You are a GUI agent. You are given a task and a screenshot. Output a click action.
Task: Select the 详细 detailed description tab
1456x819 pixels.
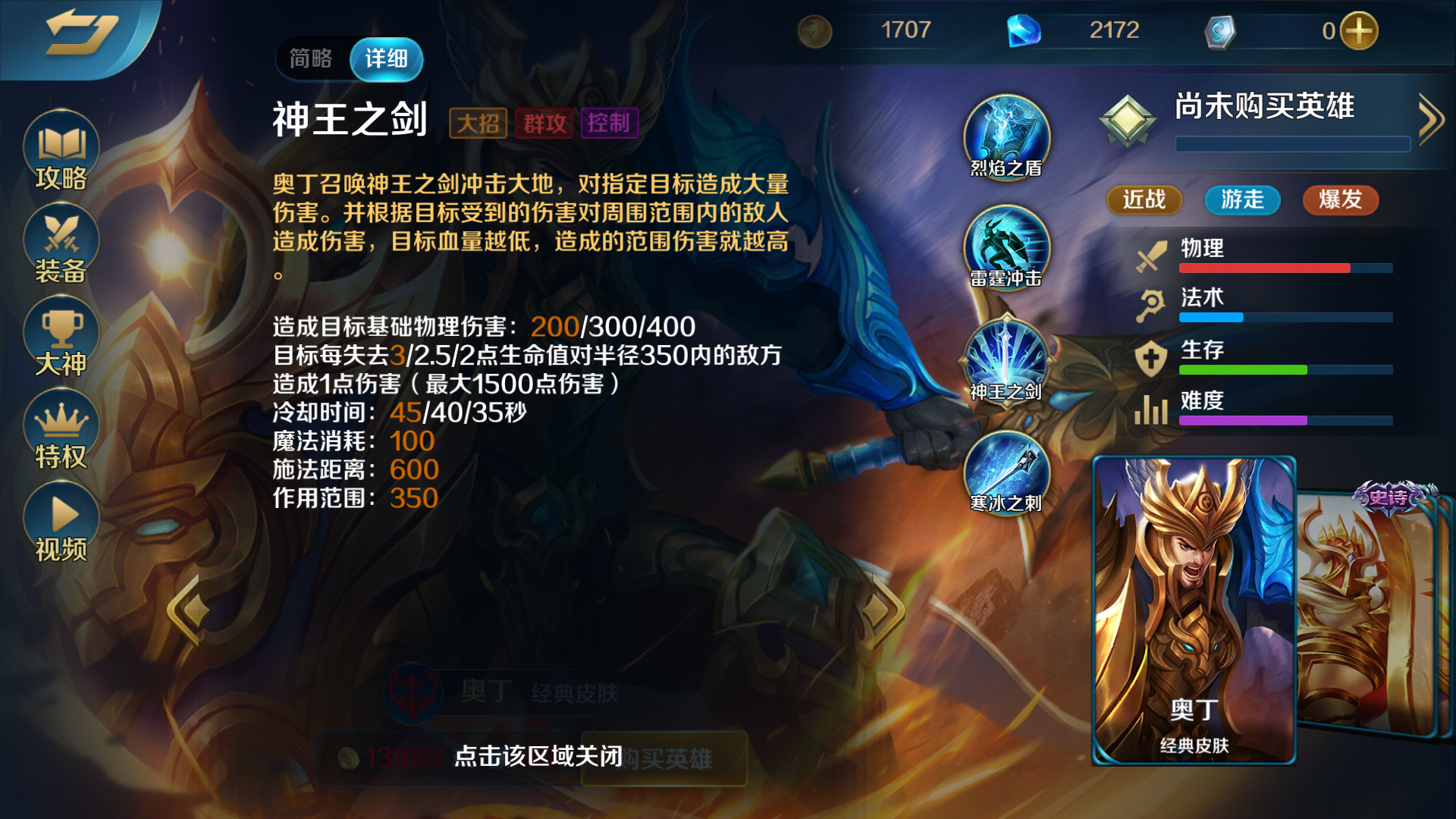tap(386, 58)
